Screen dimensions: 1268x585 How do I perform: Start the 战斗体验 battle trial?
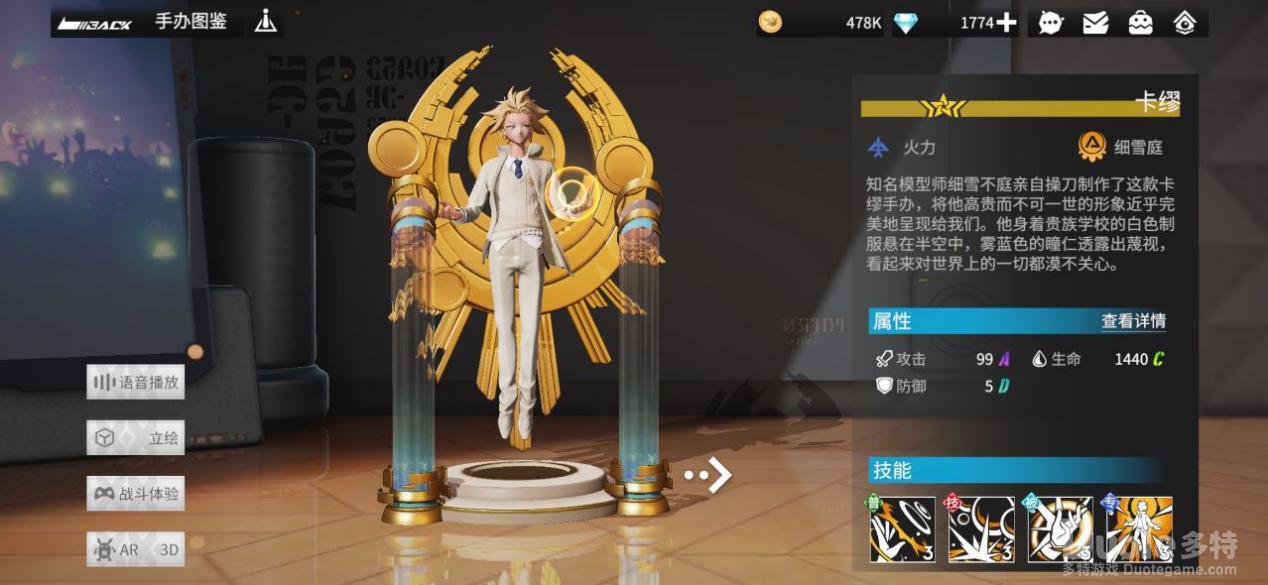[136, 494]
